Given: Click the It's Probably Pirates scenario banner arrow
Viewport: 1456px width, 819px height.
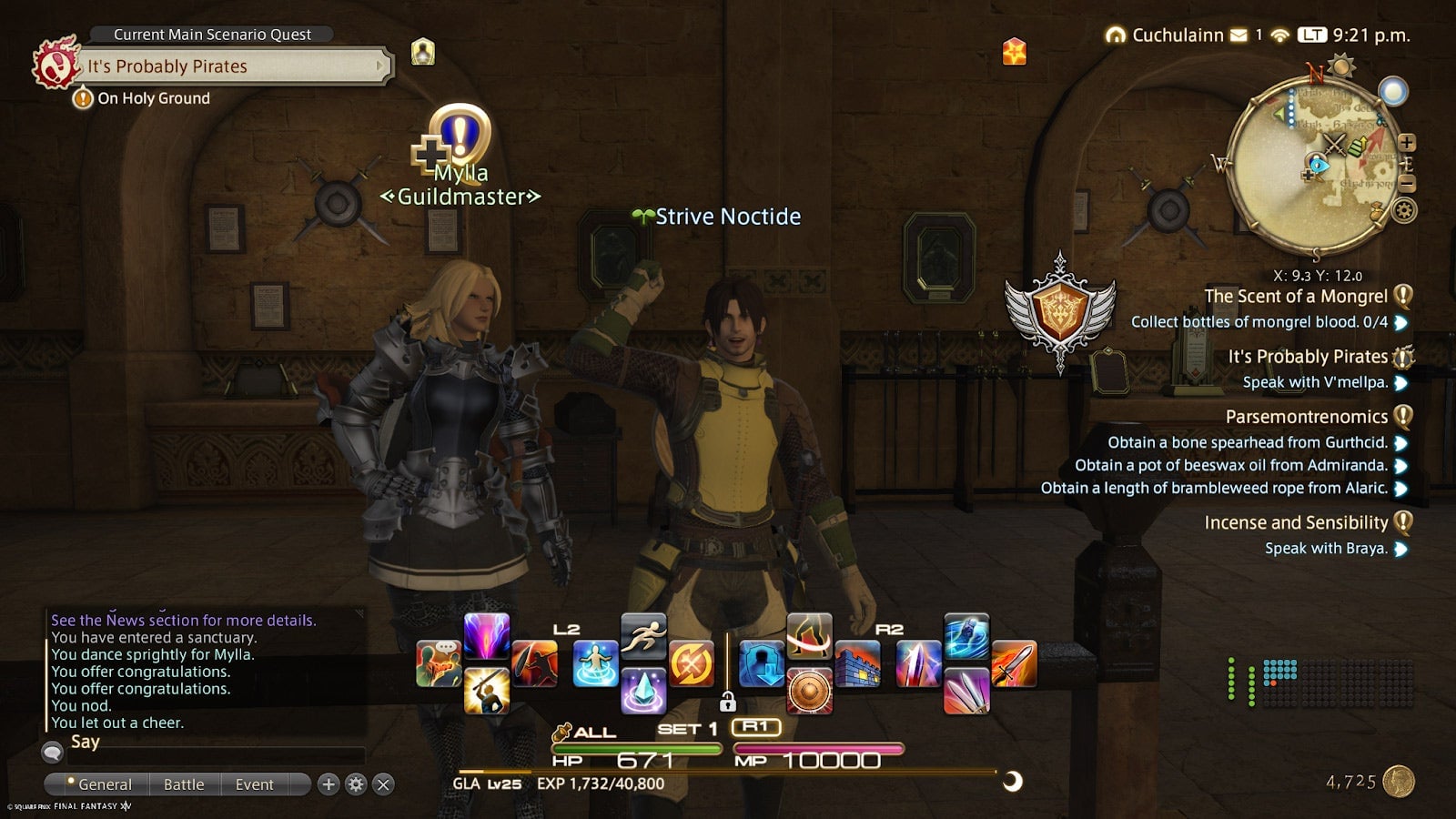Looking at the screenshot, I should [x=379, y=66].
